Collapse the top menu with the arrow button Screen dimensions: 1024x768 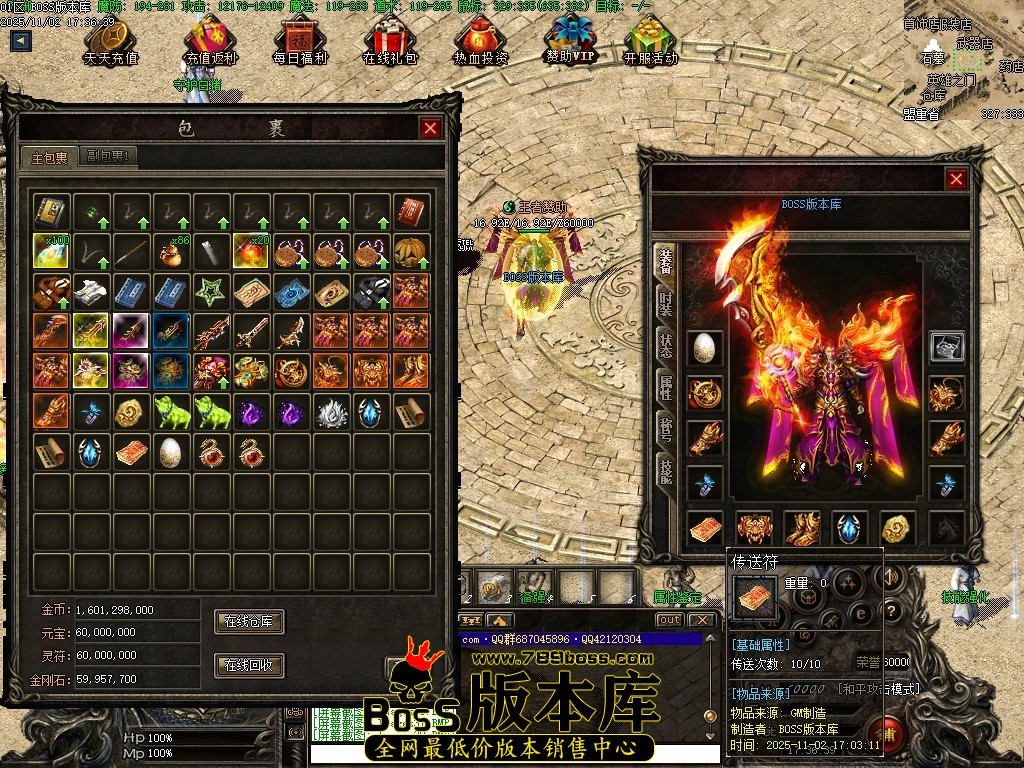click(x=21, y=41)
